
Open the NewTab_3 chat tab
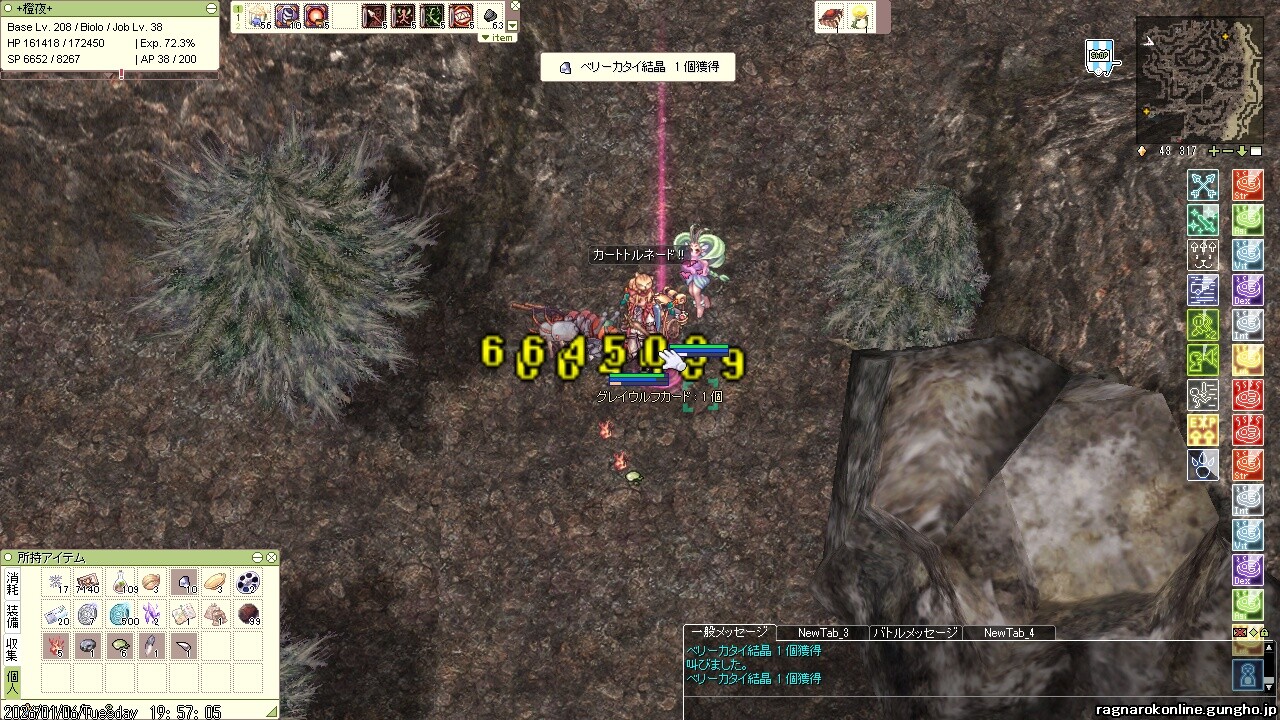[x=823, y=632]
